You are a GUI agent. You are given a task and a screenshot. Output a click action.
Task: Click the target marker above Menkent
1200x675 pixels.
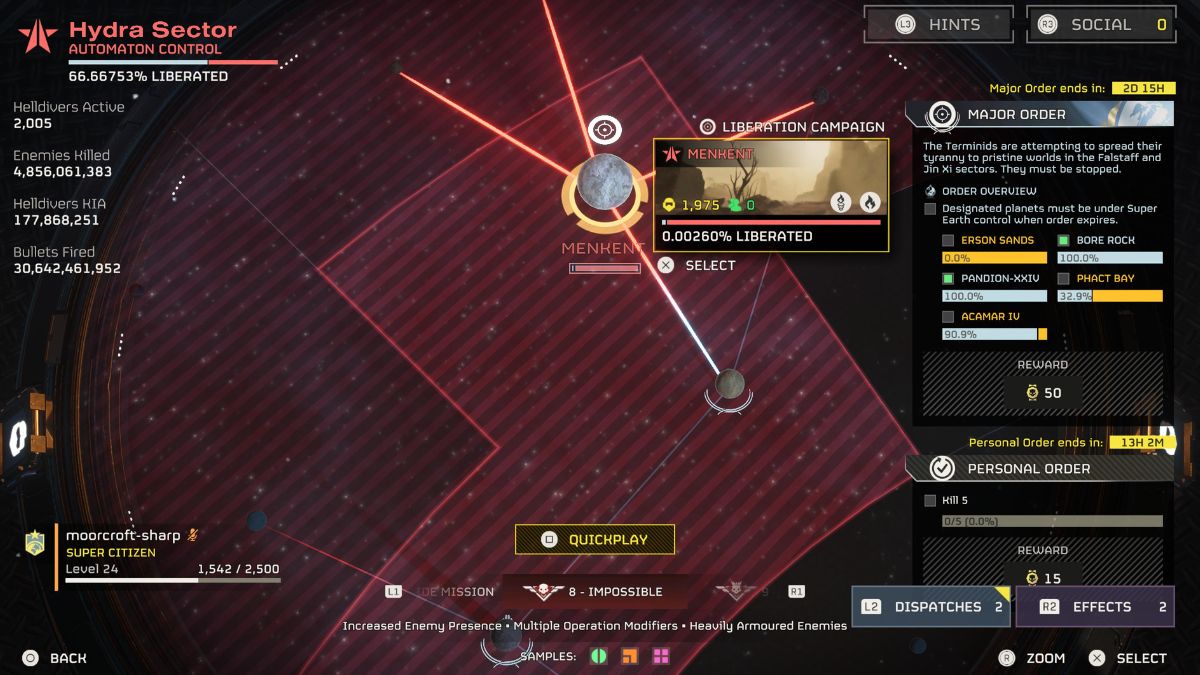coord(604,129)
